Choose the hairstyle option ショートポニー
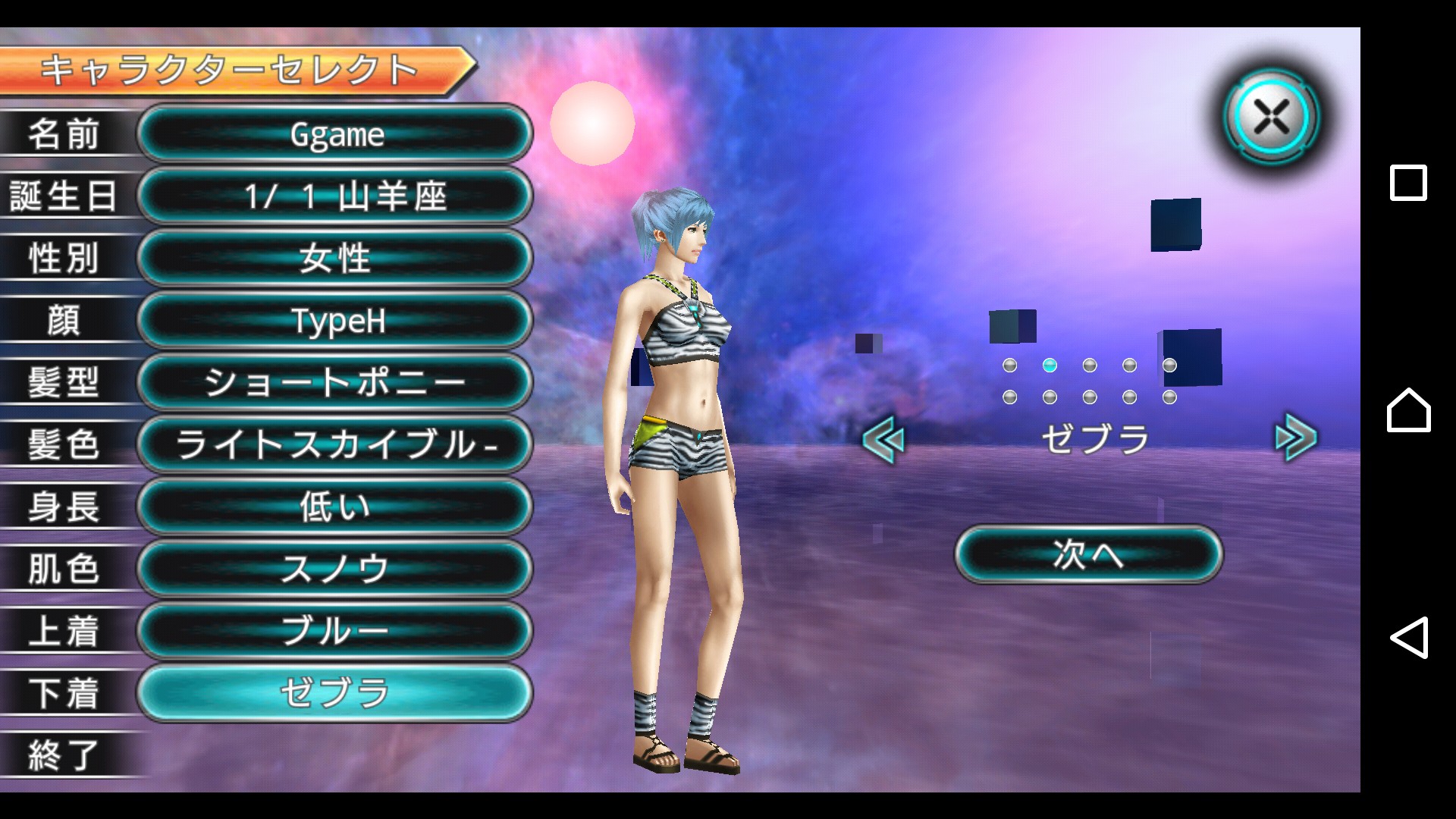Screen dimensions: 1456x819 [x=335, y=383]
